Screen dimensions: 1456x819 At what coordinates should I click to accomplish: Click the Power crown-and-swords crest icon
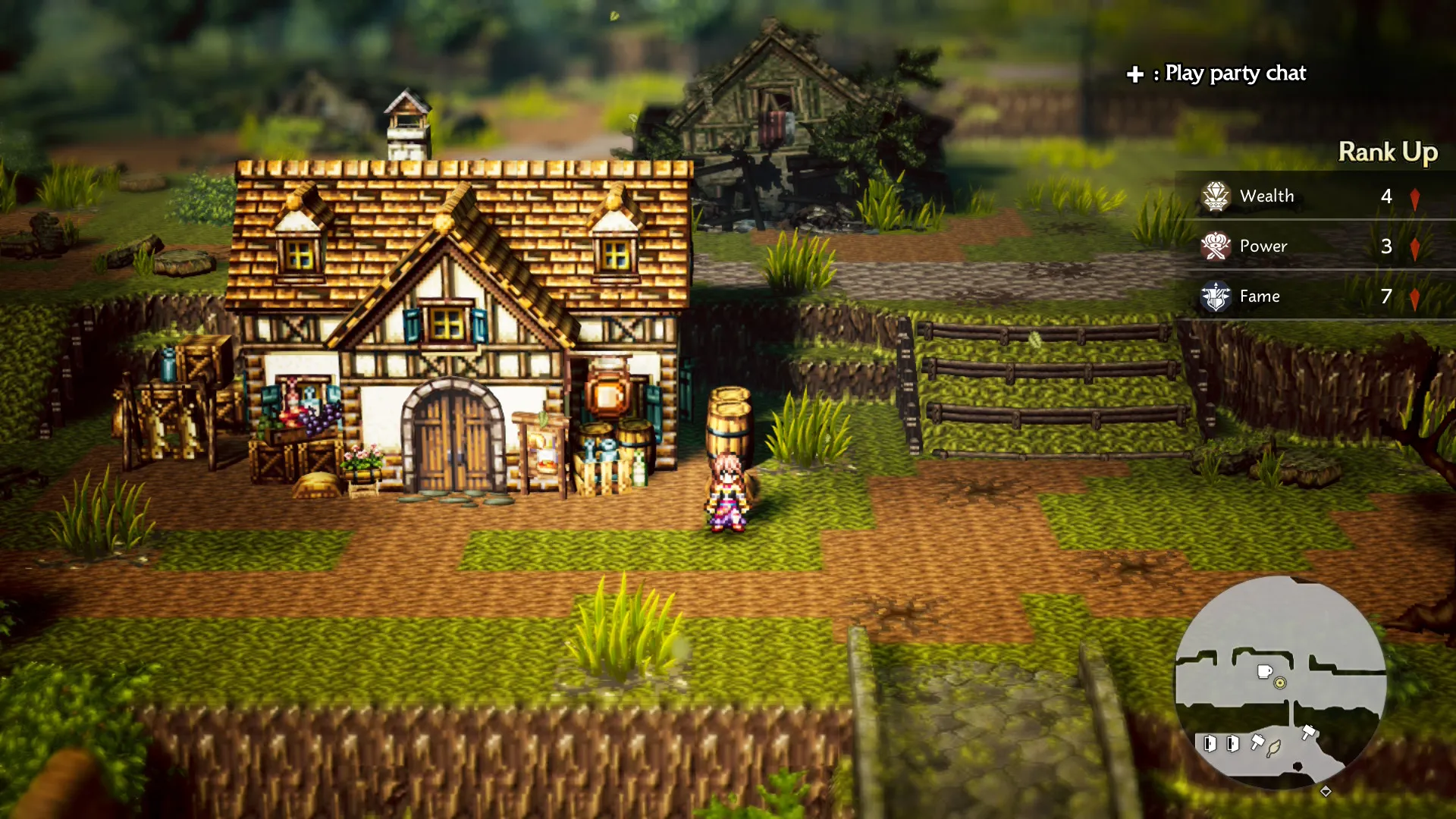1216,246
